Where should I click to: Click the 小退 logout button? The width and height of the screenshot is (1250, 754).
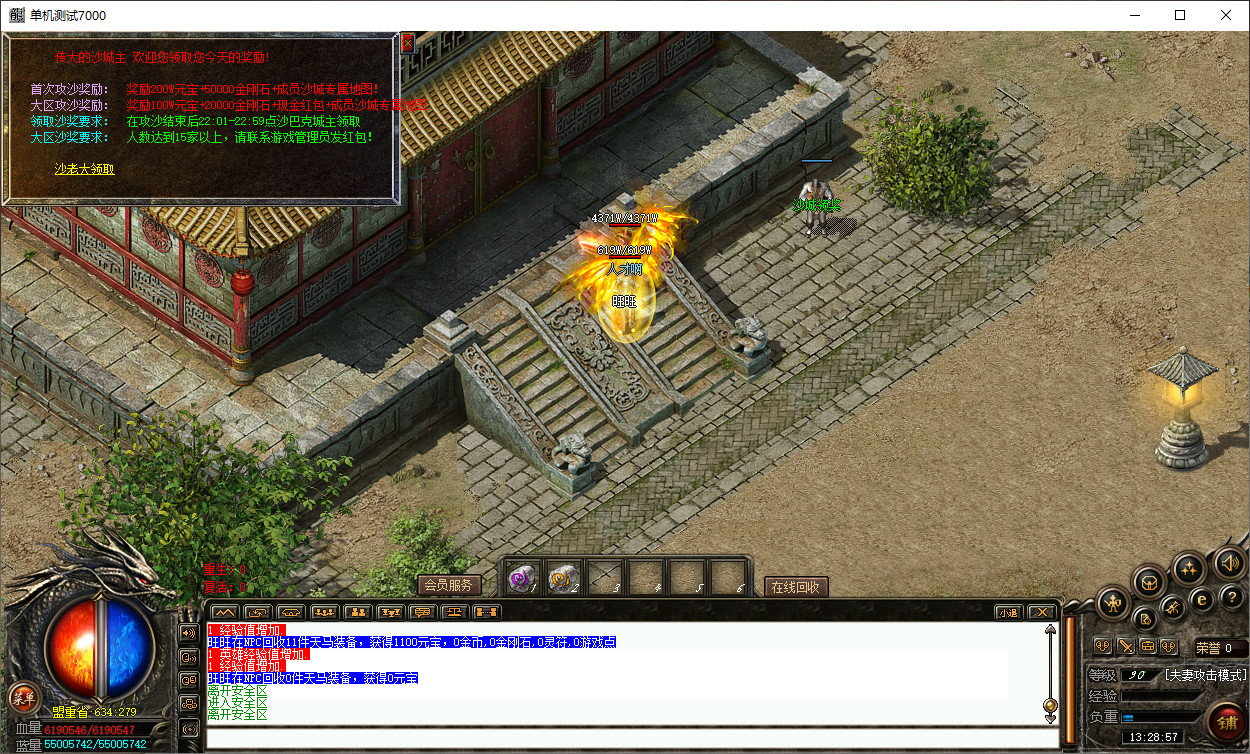click(1008, 612)
